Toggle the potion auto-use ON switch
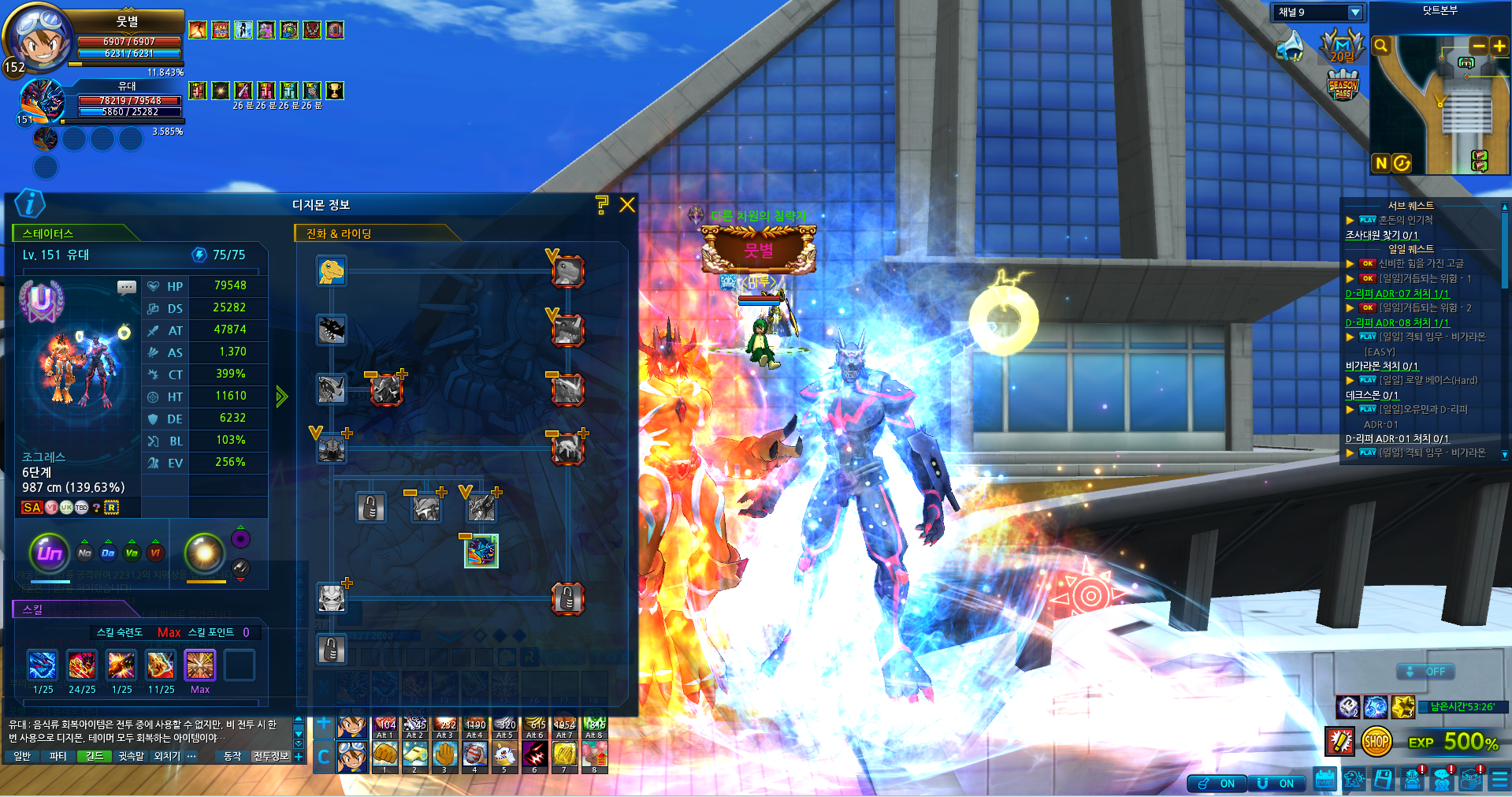This screenshot has height=797, width=1512. point(1217,784)
